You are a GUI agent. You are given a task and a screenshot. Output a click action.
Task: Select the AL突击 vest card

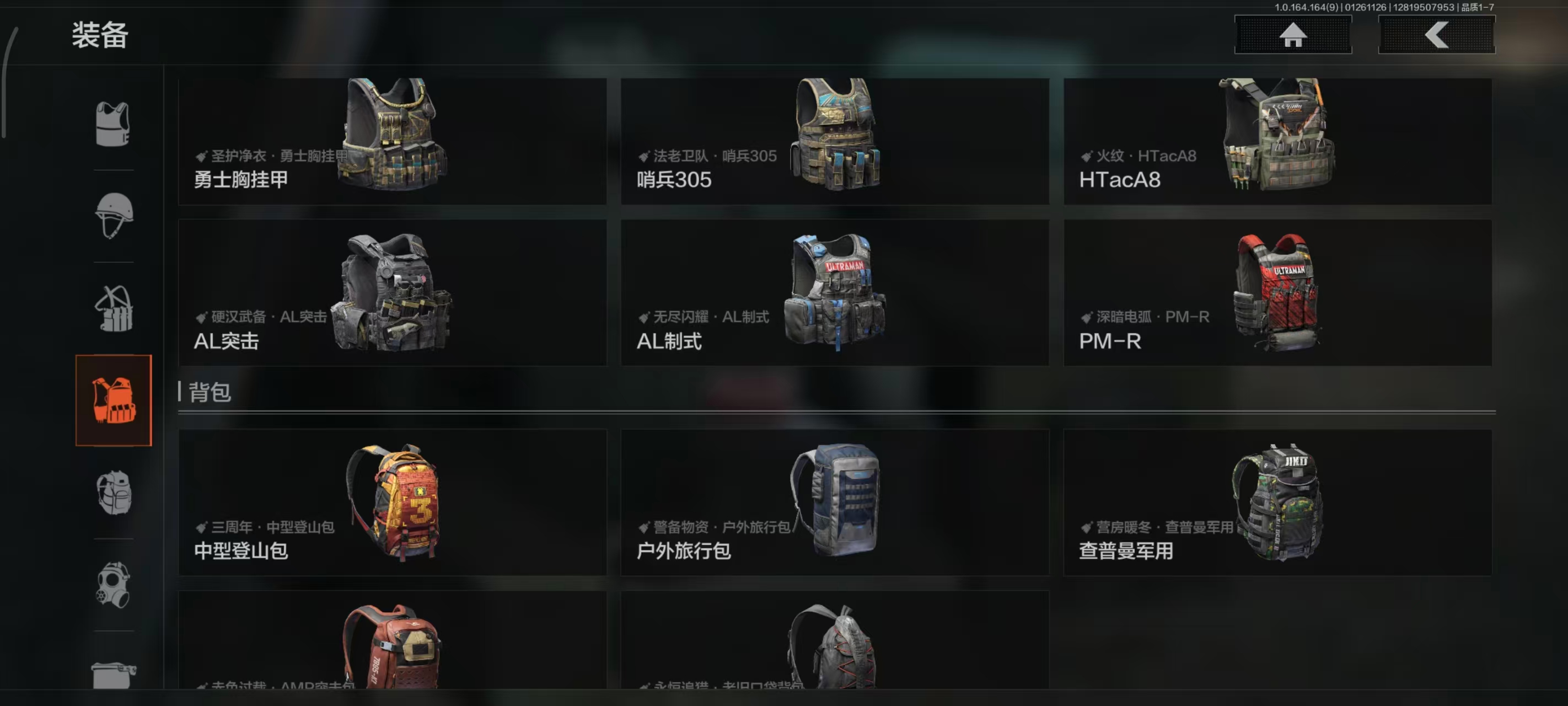click(393, 292)
